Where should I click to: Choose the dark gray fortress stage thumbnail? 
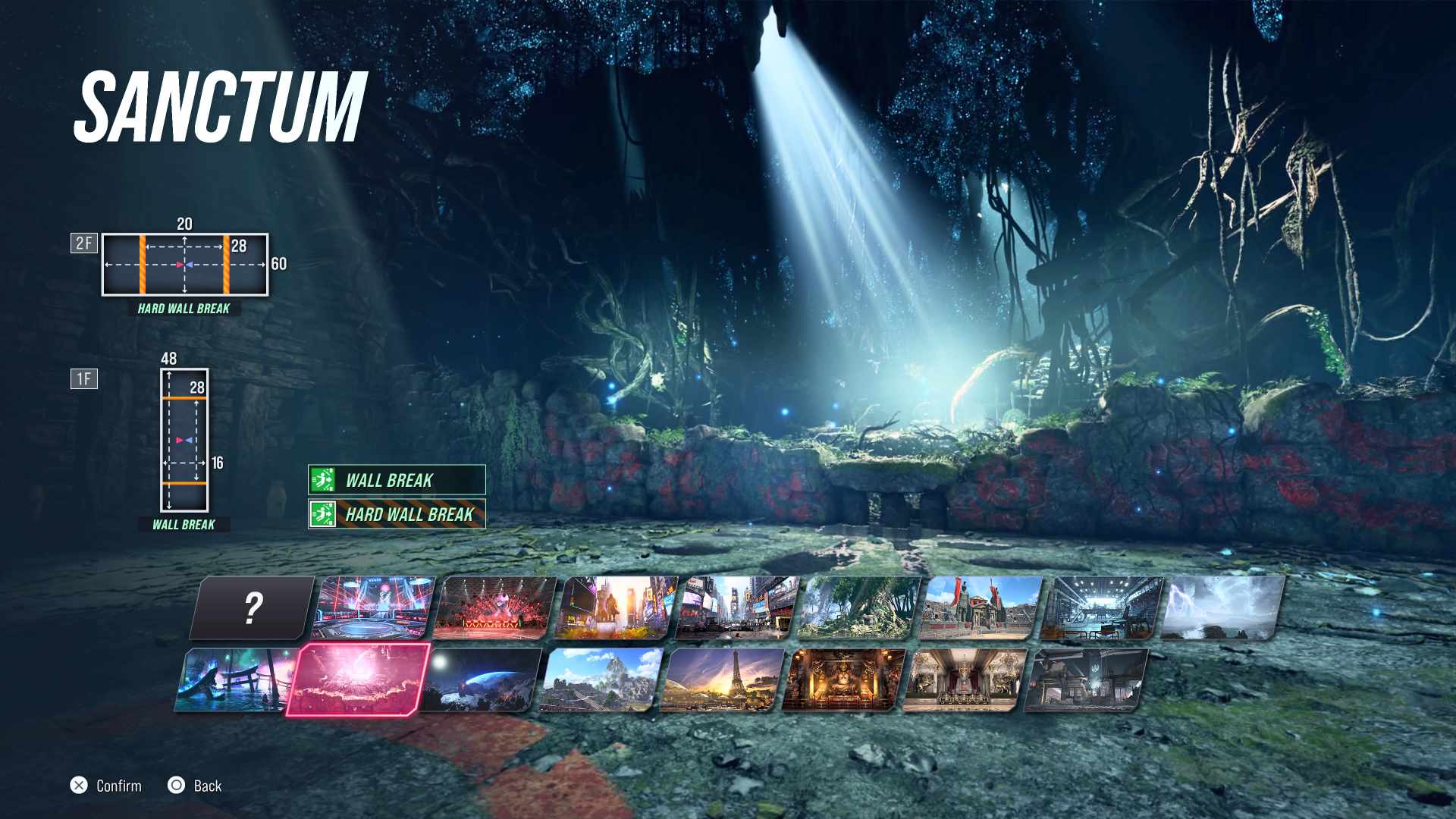click(x=1087, y=680)
